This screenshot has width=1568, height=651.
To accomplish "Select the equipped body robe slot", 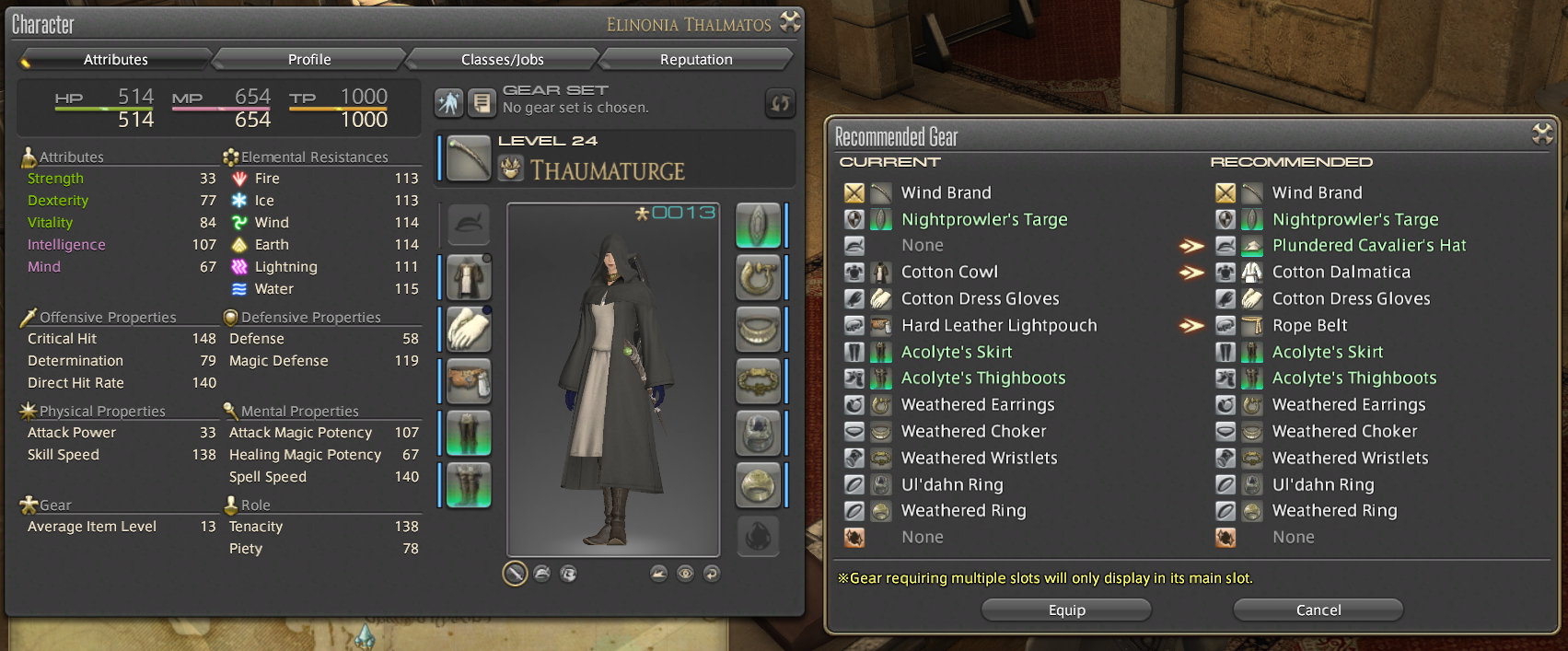I will pyautogui.click(x=469, y=277).
